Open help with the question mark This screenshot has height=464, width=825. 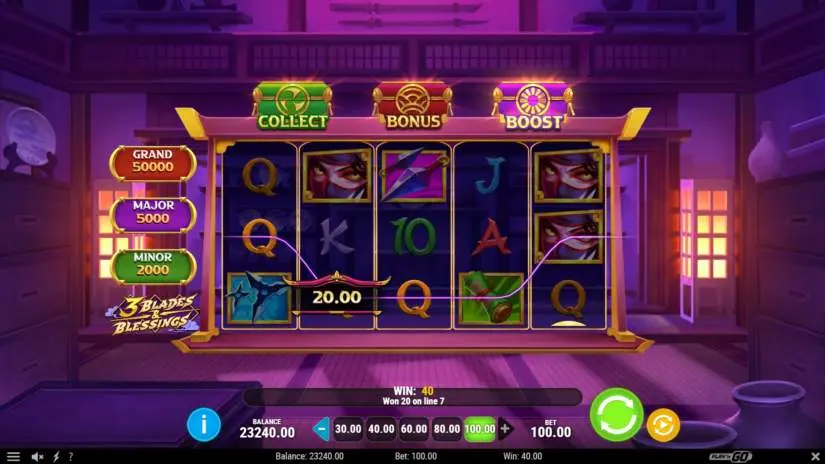coord(70,457)
